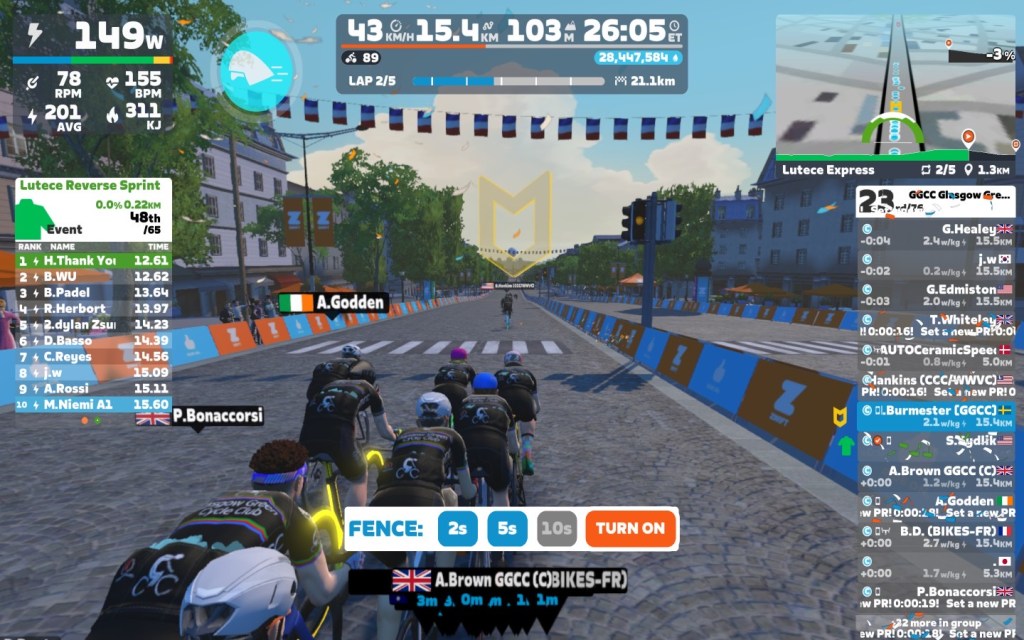1024x640 pixels.
Task: Click G.Edmiston in the riders list
Action: tap(937, 295)
